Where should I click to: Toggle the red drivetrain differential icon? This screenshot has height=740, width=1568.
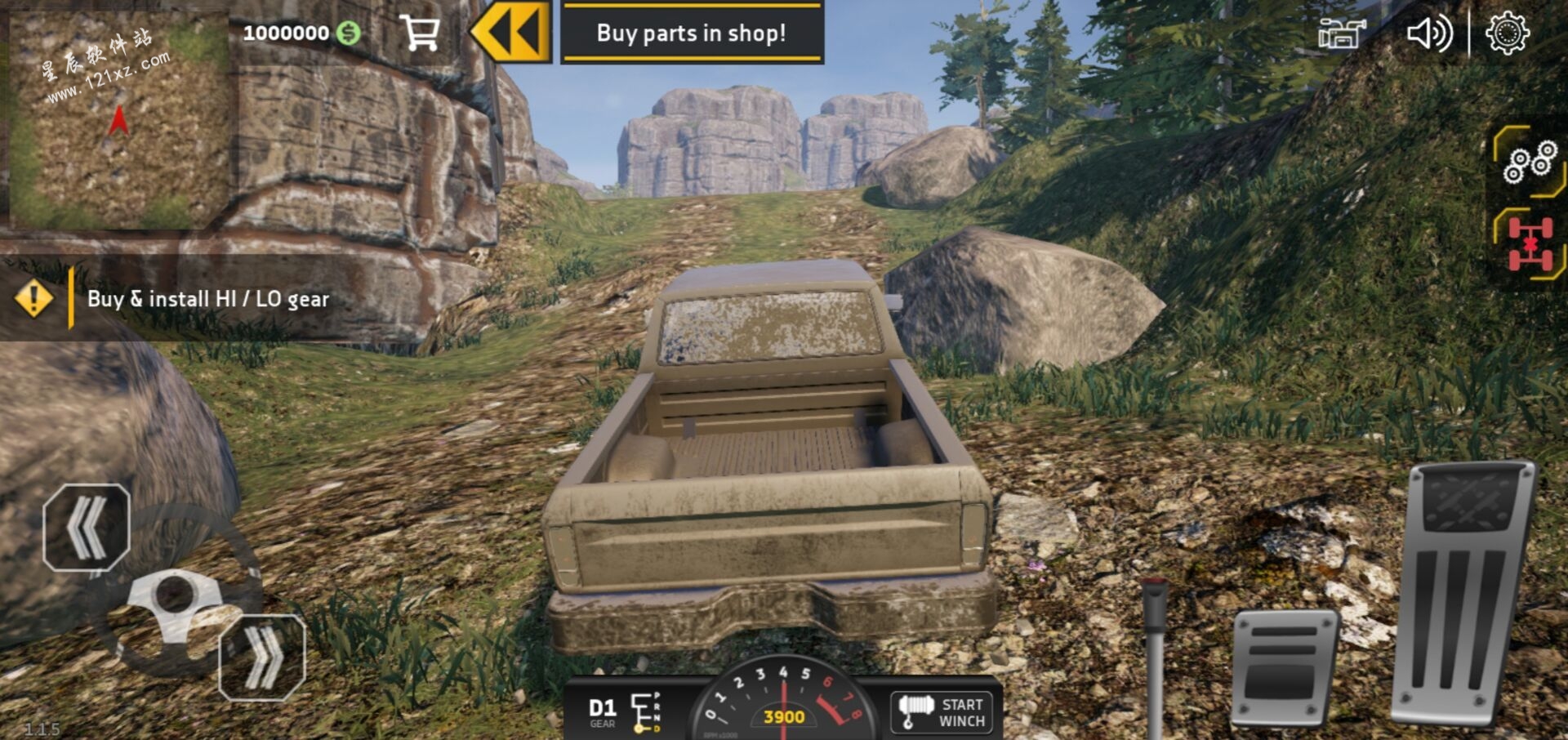(x=1530, y=243)
